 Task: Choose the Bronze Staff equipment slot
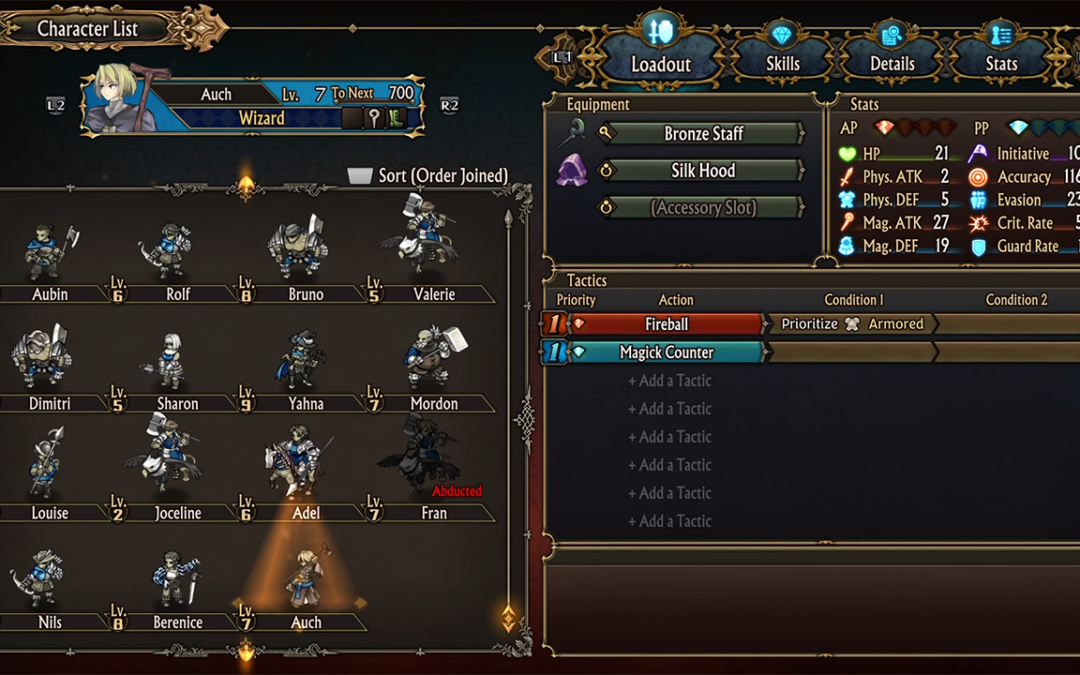click(704, 134)
